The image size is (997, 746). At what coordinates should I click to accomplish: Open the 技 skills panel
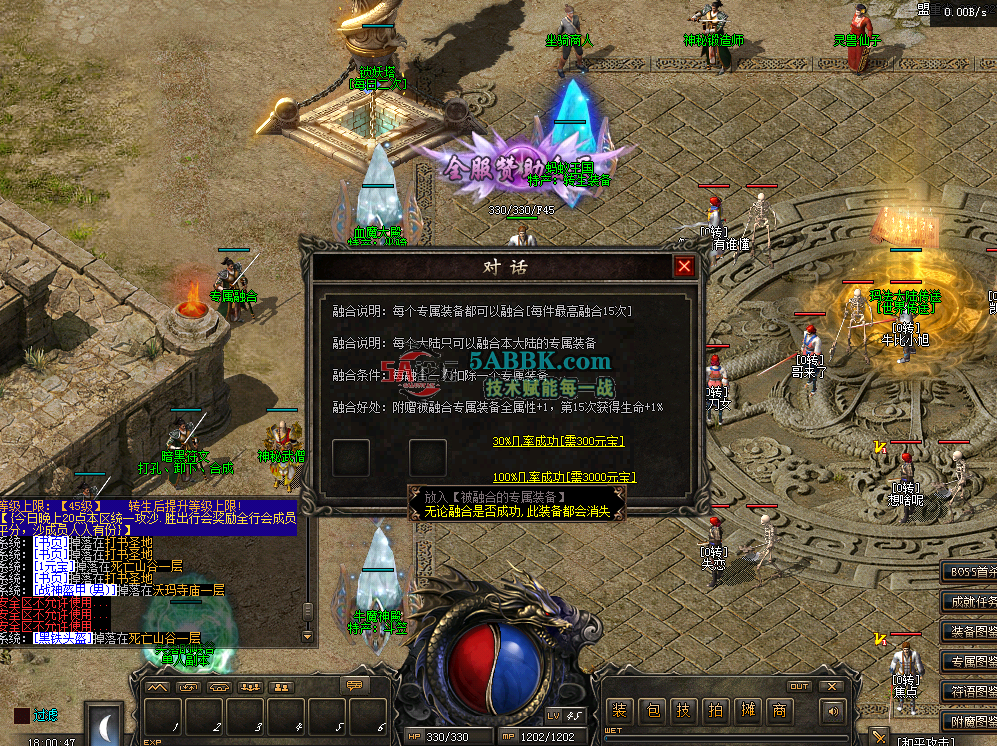coord(683,711)
